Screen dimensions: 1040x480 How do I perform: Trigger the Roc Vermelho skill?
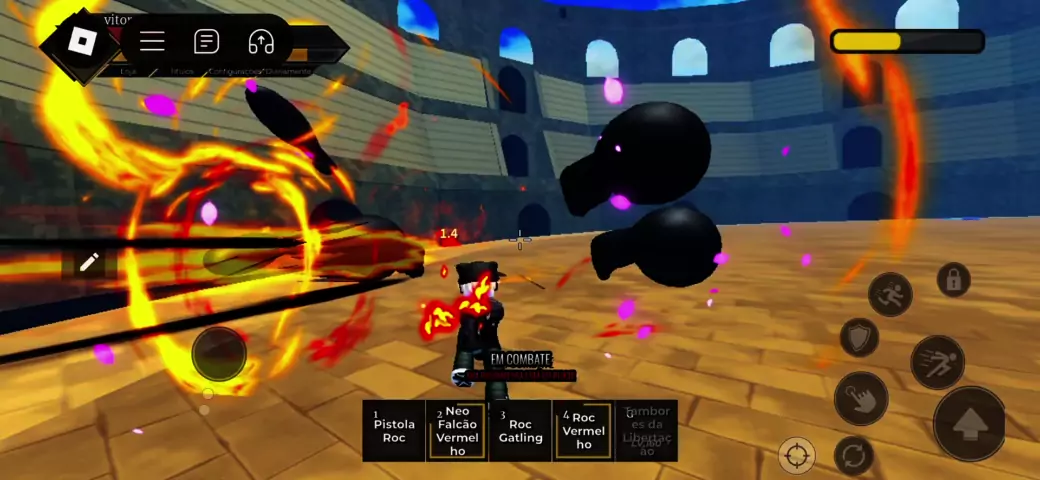[584, 431]
